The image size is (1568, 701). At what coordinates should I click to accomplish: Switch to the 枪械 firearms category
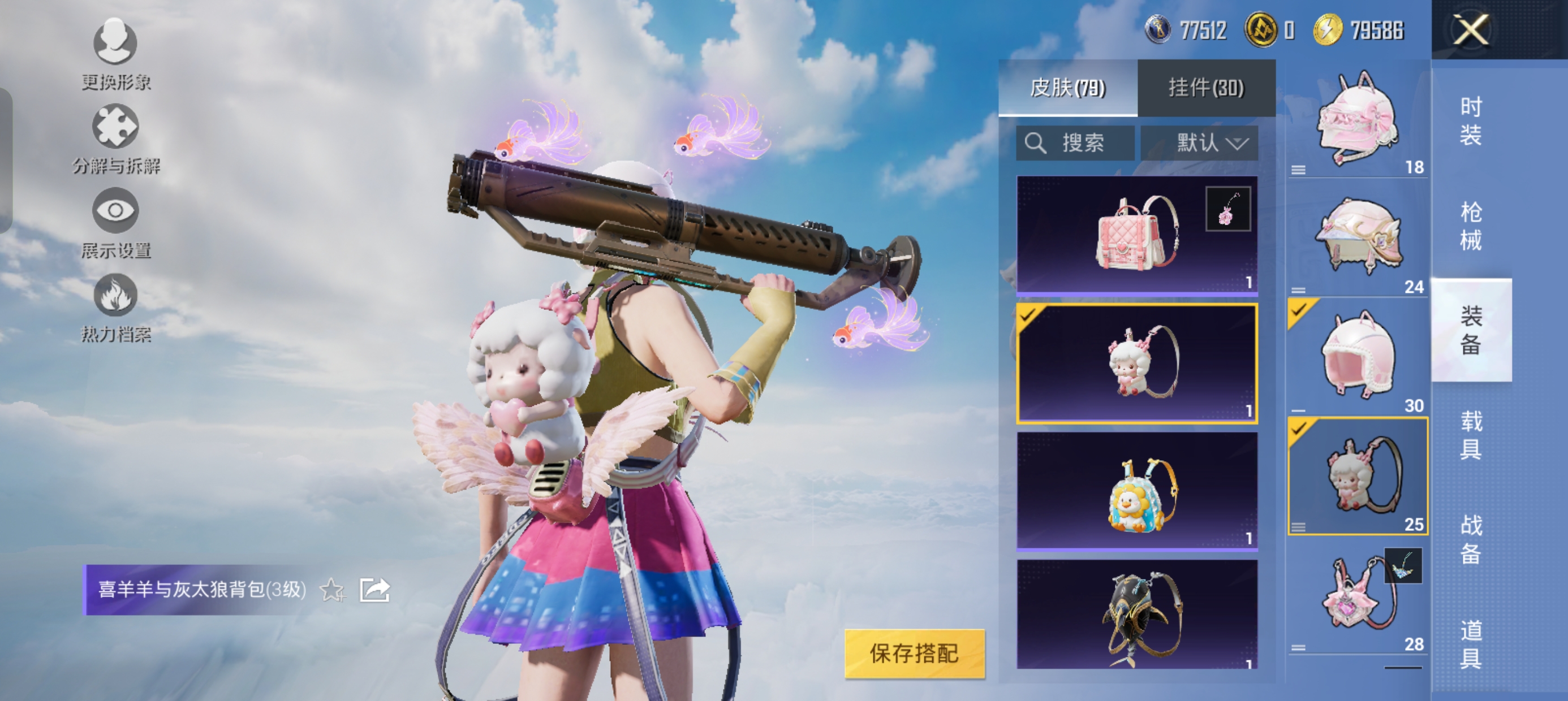pyautogui.click(x=1471, y=226)
